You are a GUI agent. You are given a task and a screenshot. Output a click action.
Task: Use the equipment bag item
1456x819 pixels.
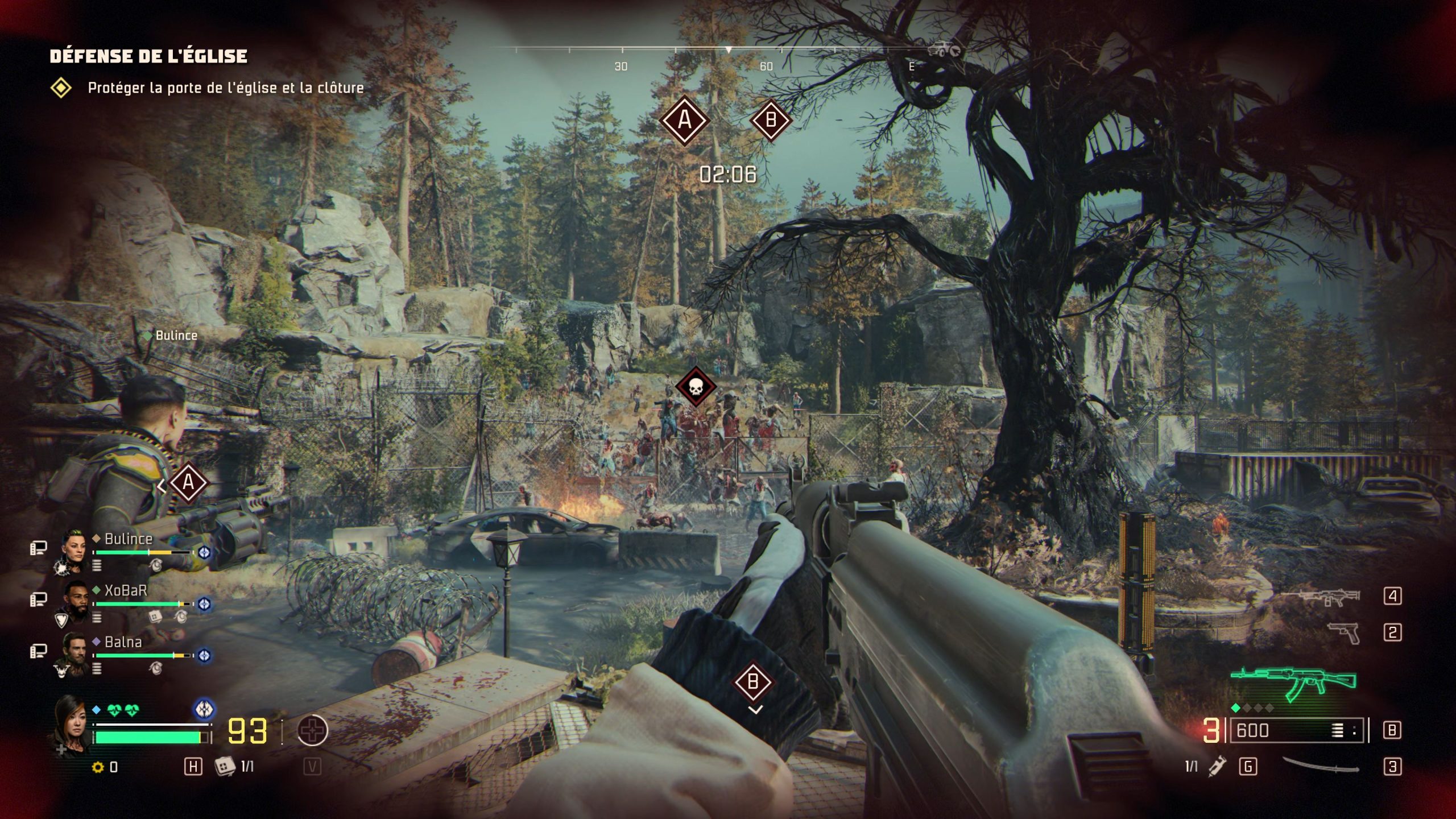tap(225, 766)
